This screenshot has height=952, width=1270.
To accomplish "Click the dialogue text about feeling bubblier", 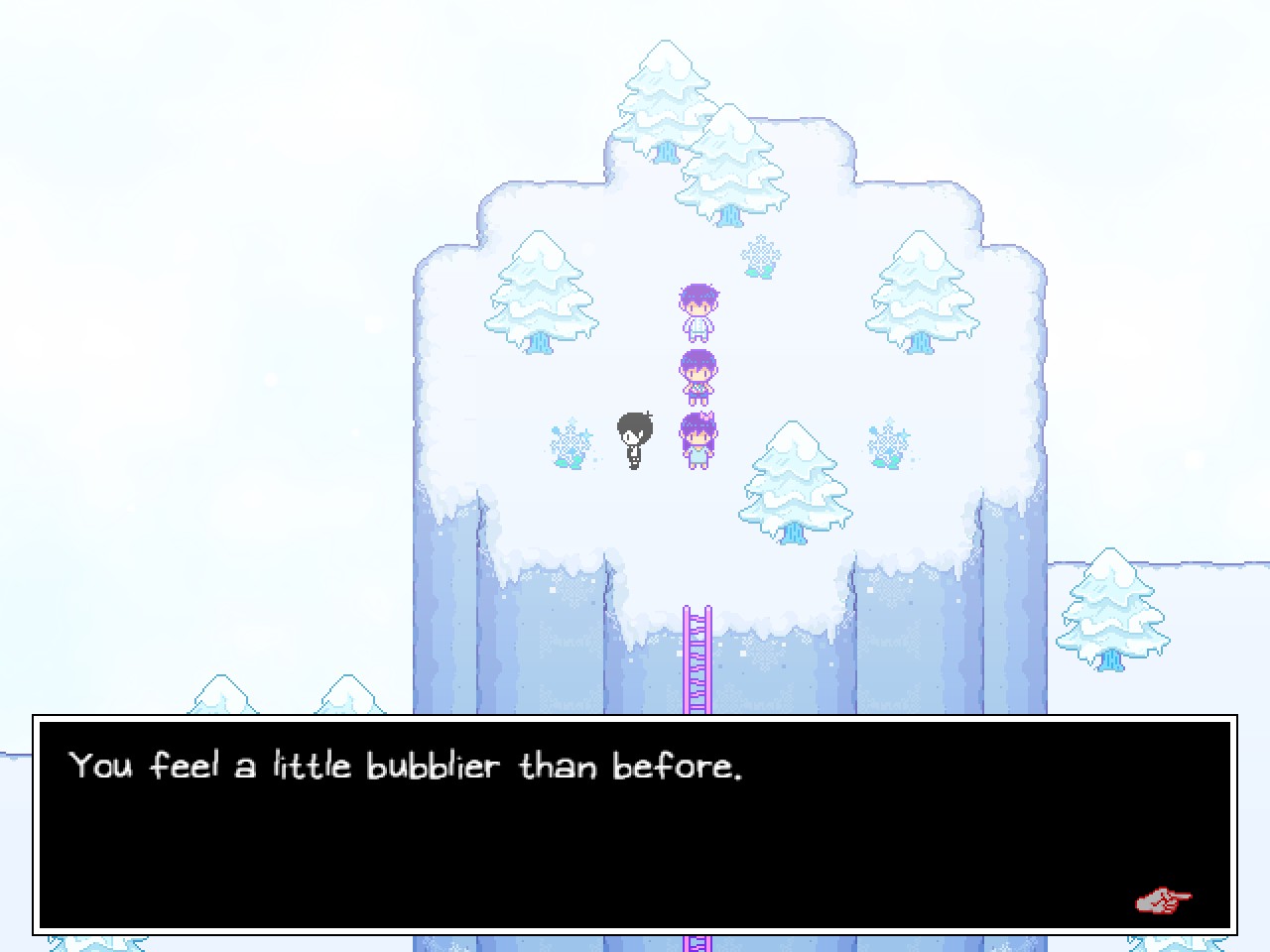I will click(x=405, y=766).
